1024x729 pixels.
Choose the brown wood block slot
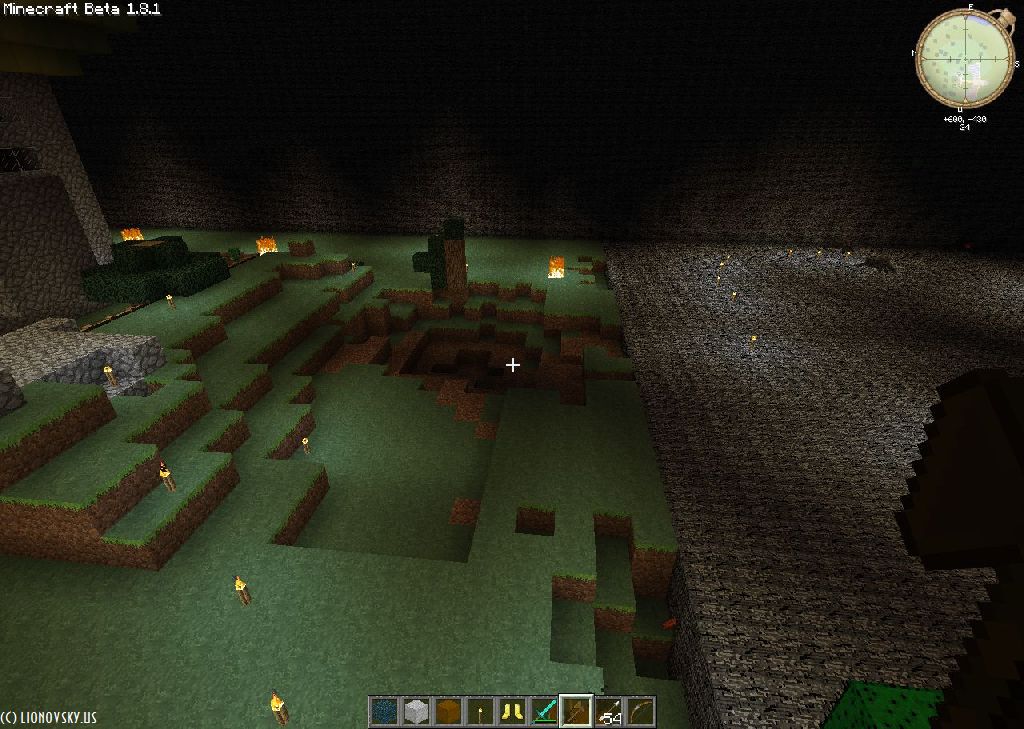point(448,711)
